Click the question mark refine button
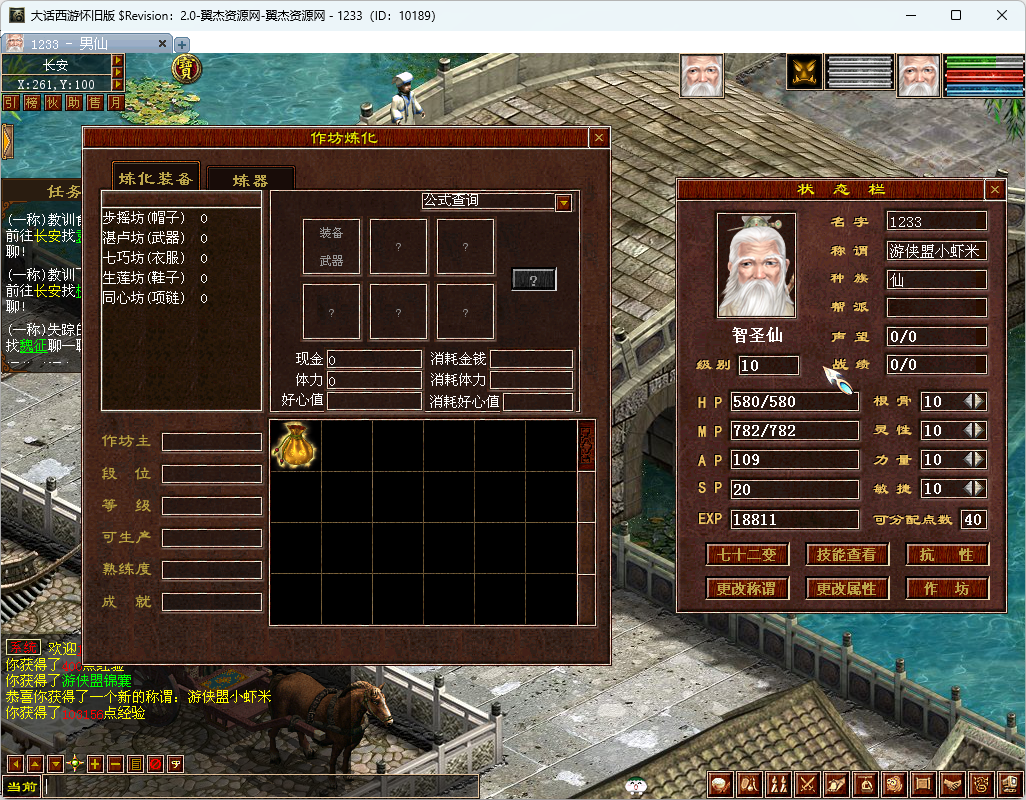The image size is (1026, 800). [x=534, y=280]
